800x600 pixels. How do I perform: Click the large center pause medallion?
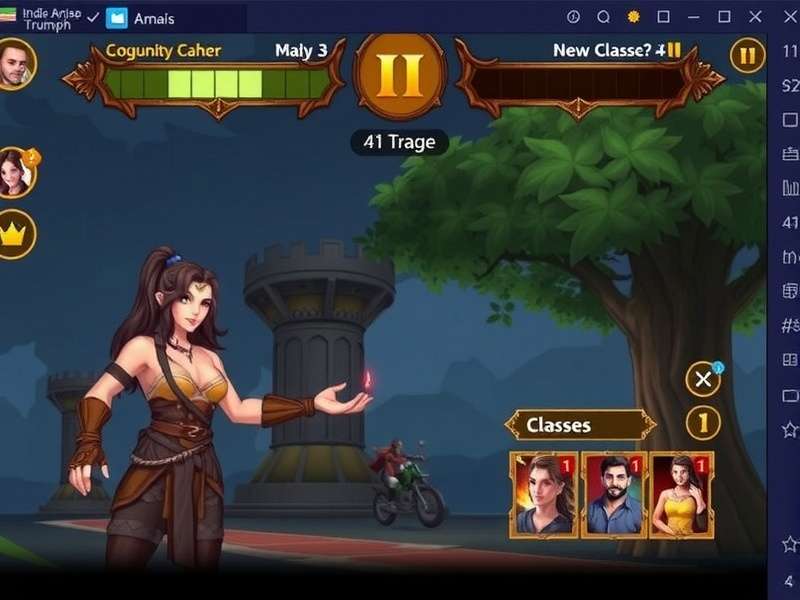click(399, 77)
